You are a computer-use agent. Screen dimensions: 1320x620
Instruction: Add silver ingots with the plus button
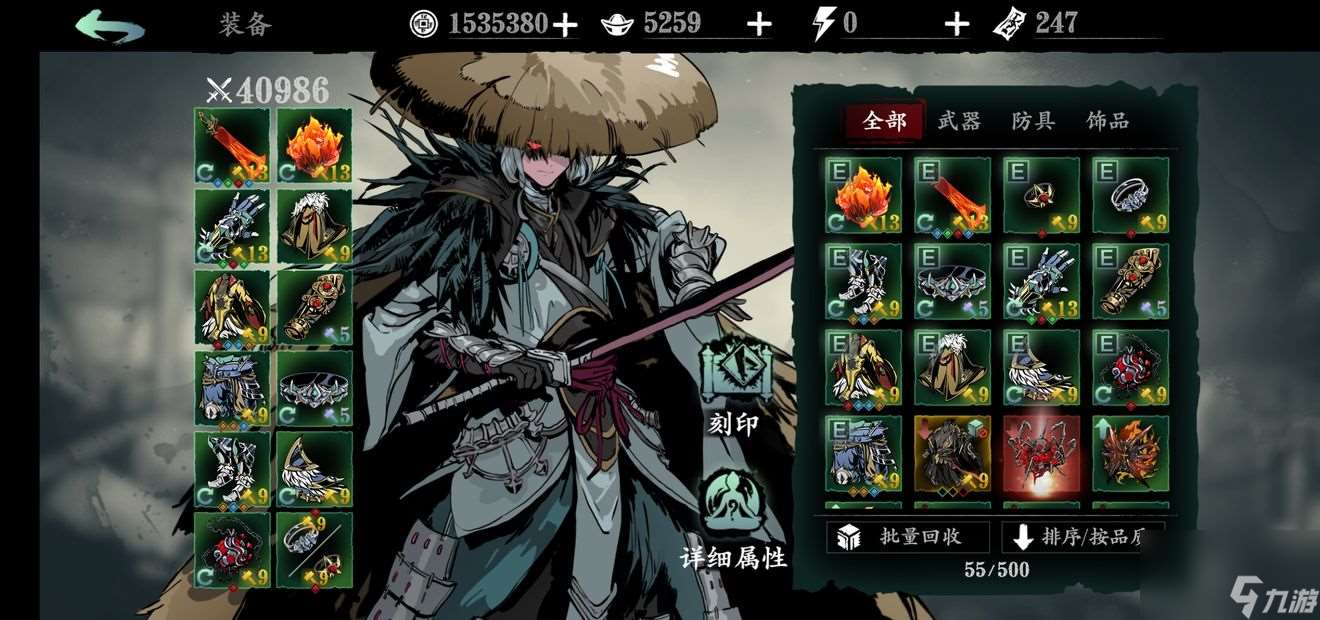click(759, 25)
